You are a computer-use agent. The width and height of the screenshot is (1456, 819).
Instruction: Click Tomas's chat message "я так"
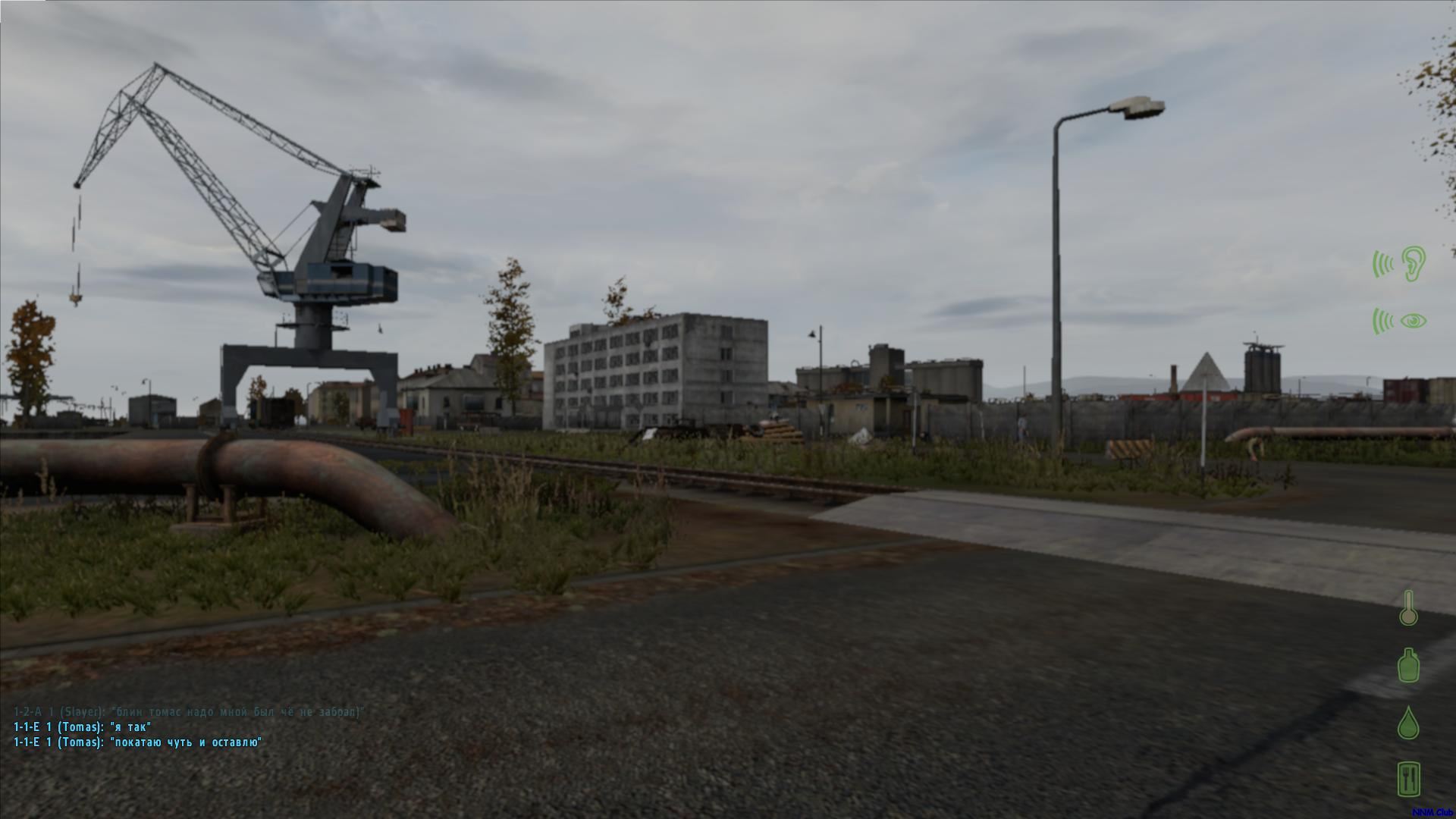click(83, 727)
